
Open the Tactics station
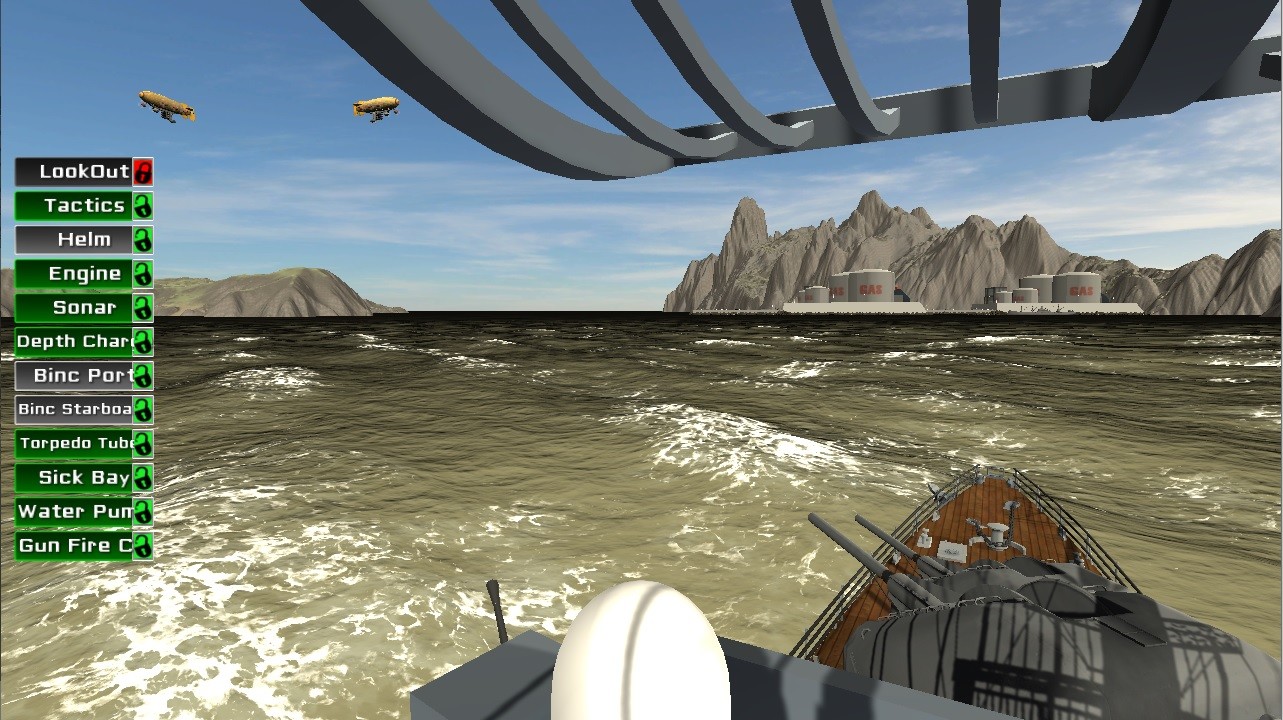click(x=75, y=205)
